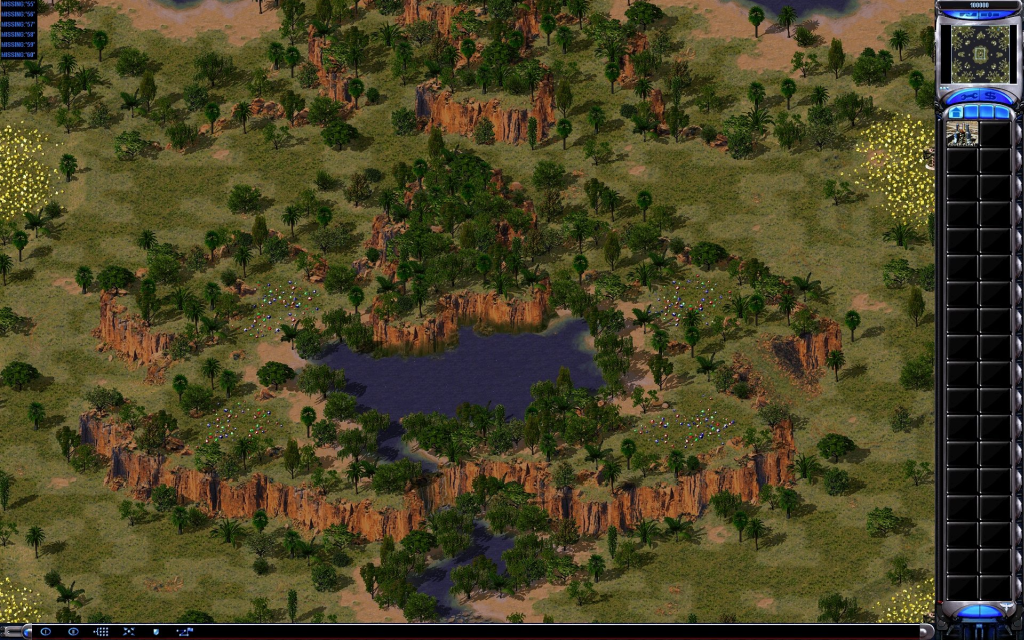Screen dimensions: 1024x640
Task: Select team two in the command bar
Action: tap(73, 632)
